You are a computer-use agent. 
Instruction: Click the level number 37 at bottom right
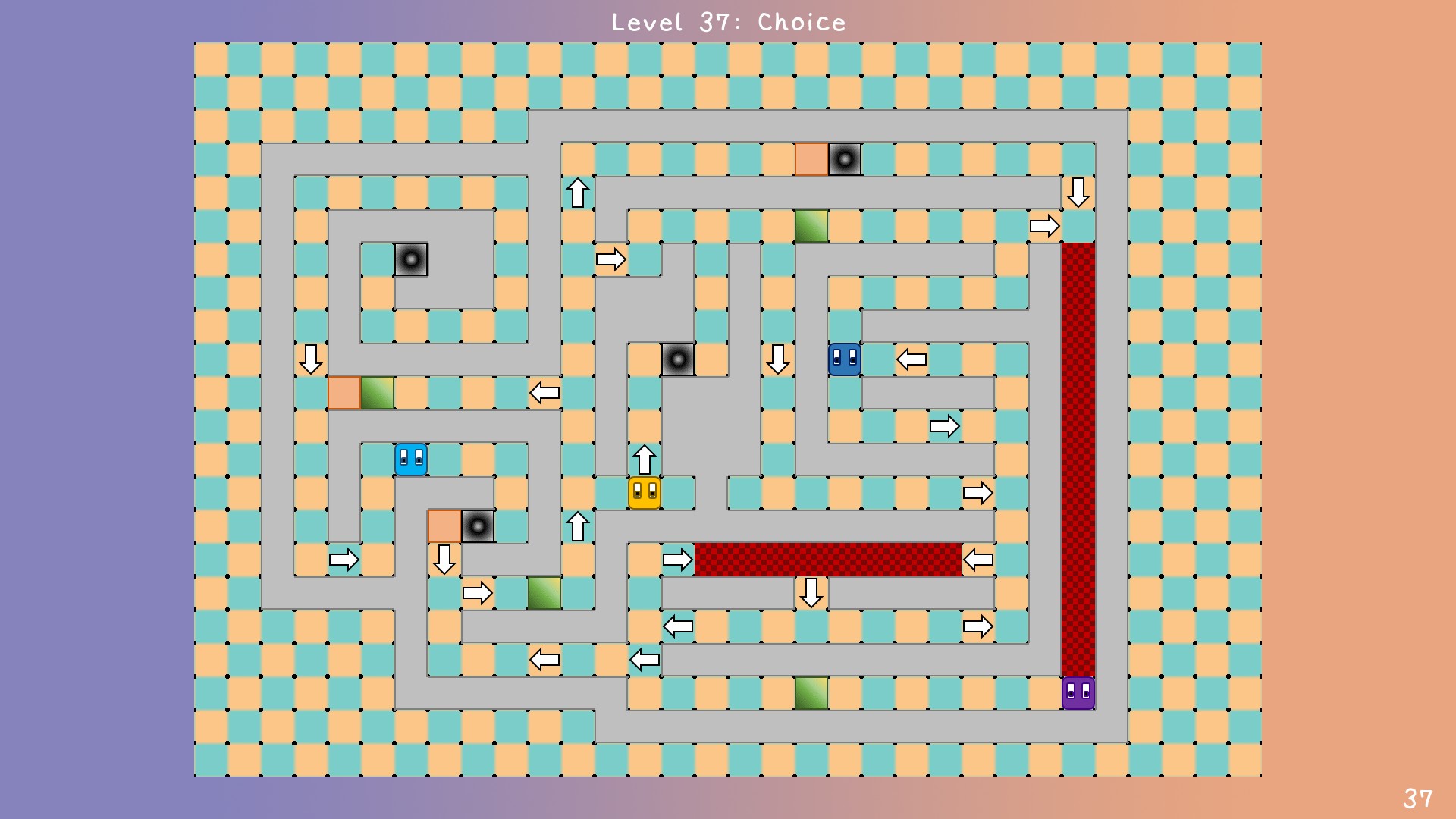pos(1417,797)
